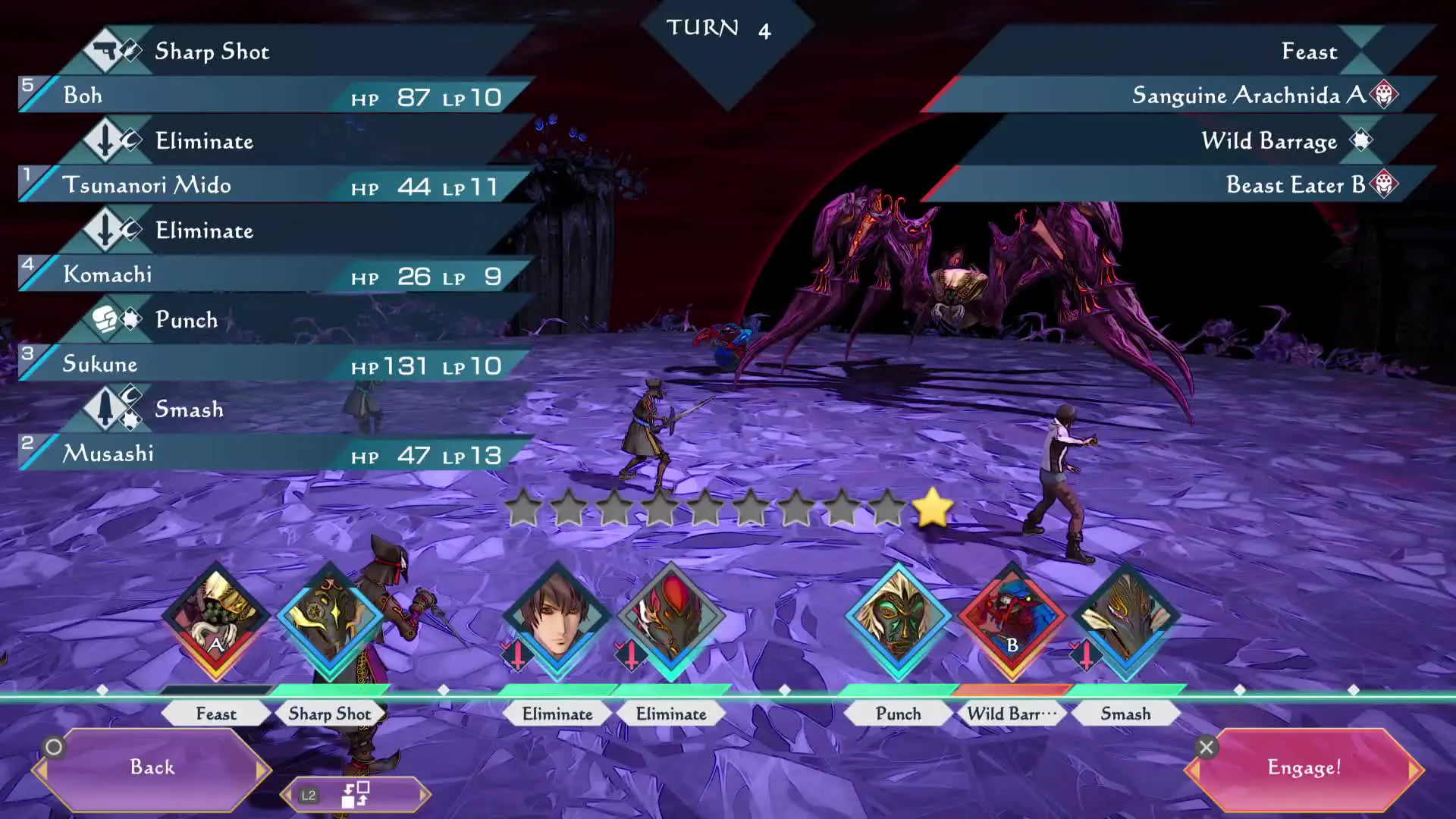Go back using the Back button

152,767
